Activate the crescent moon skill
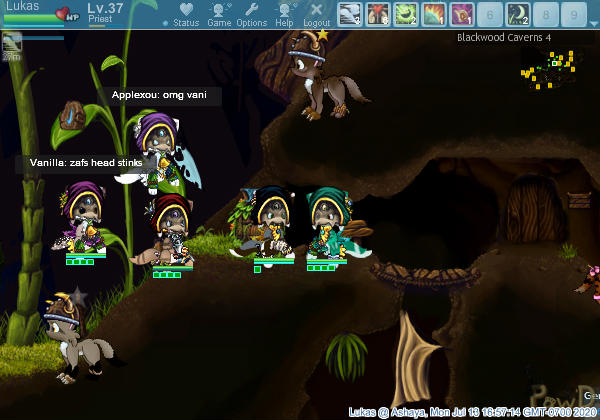The image size is (600, 420). (x=518, y=14)
